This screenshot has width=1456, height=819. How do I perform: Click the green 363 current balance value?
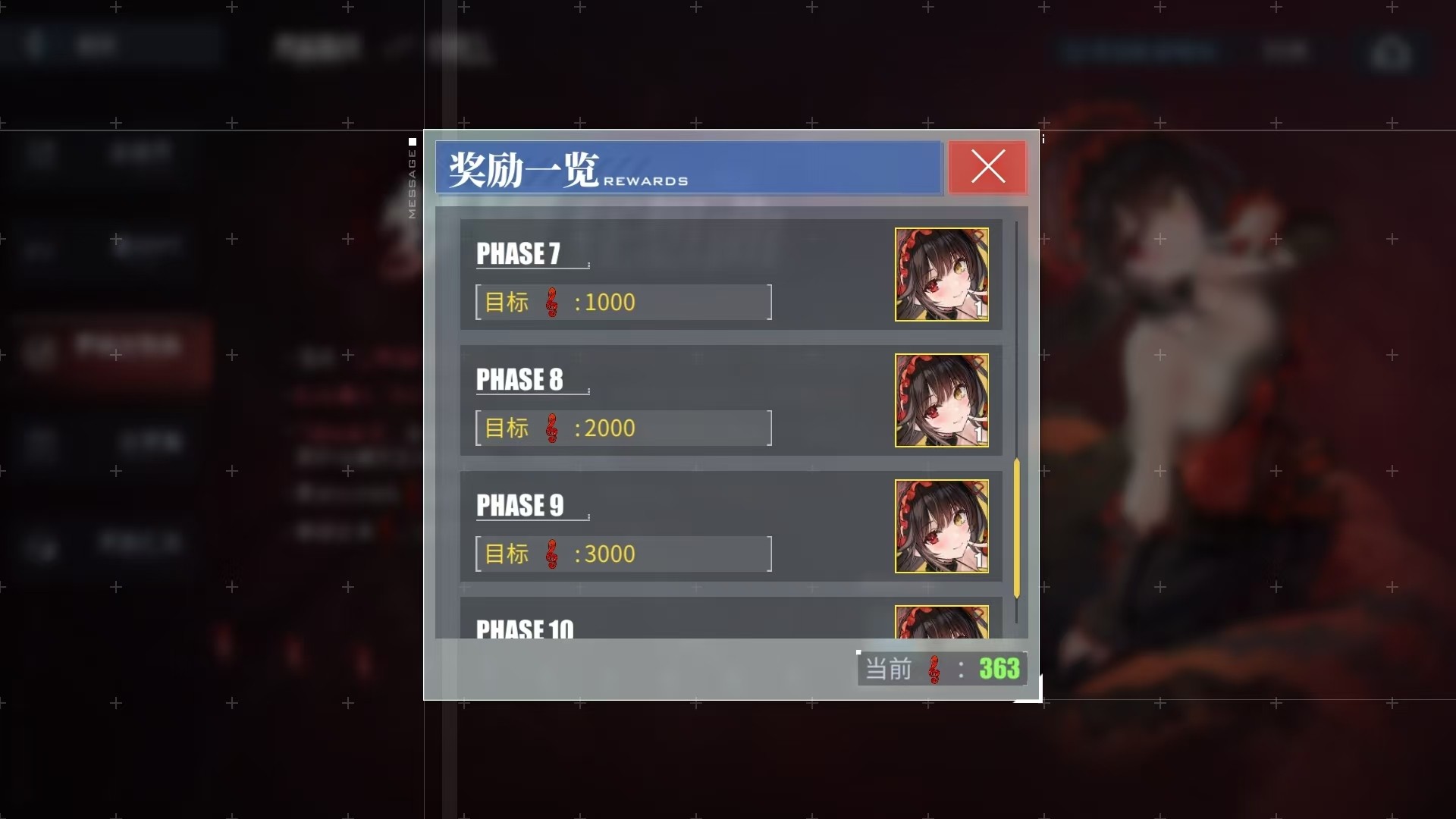point(999,670)
